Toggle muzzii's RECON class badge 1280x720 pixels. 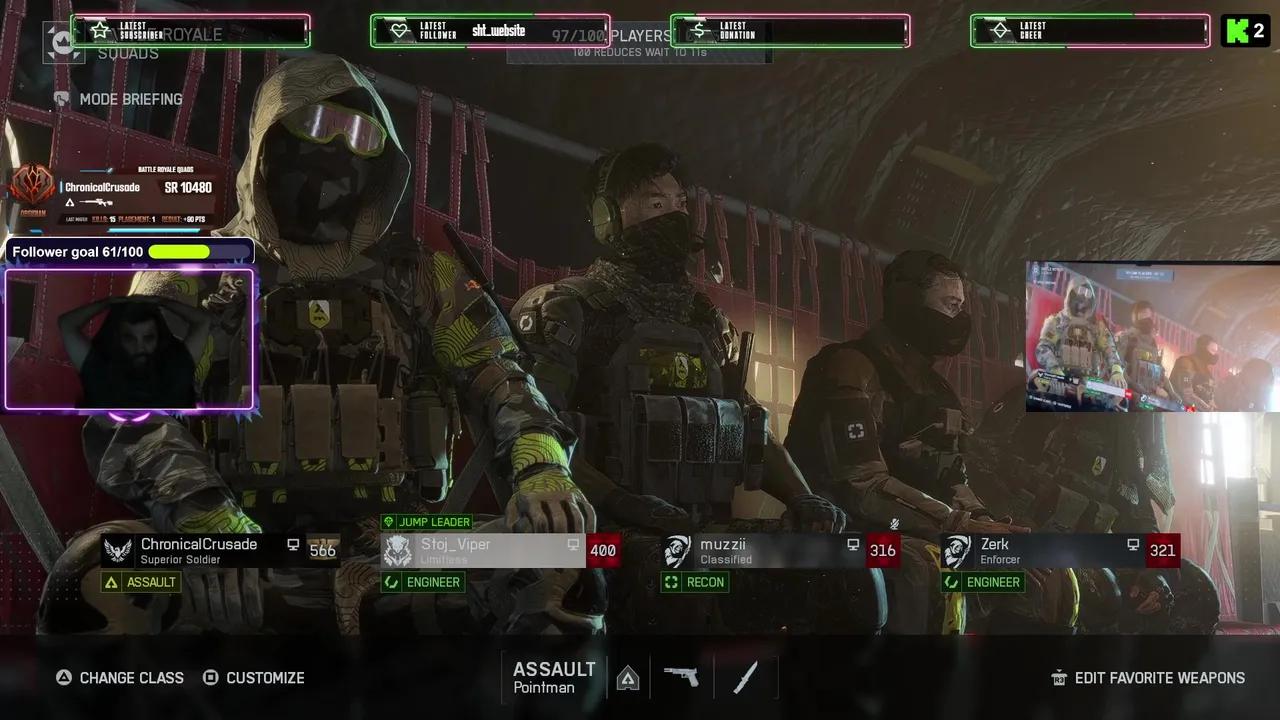(697, 582)
